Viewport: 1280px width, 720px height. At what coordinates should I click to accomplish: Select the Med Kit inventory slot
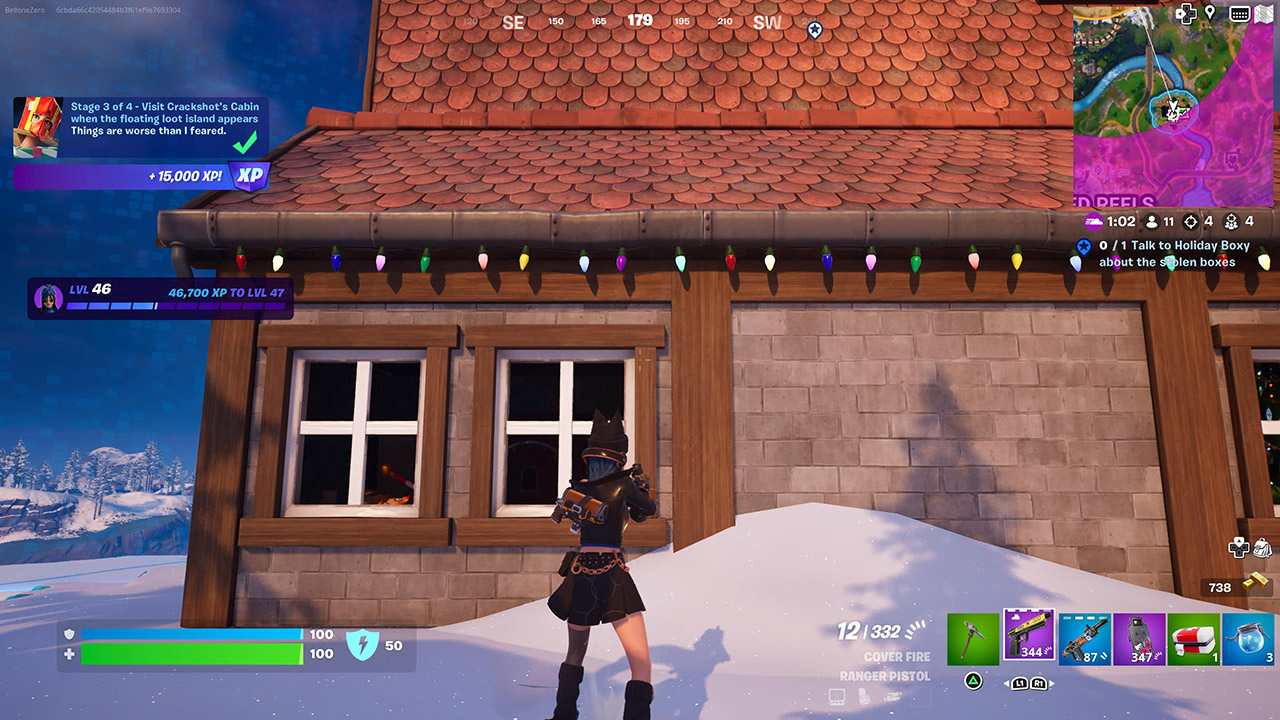click(x=1193, y=637)
